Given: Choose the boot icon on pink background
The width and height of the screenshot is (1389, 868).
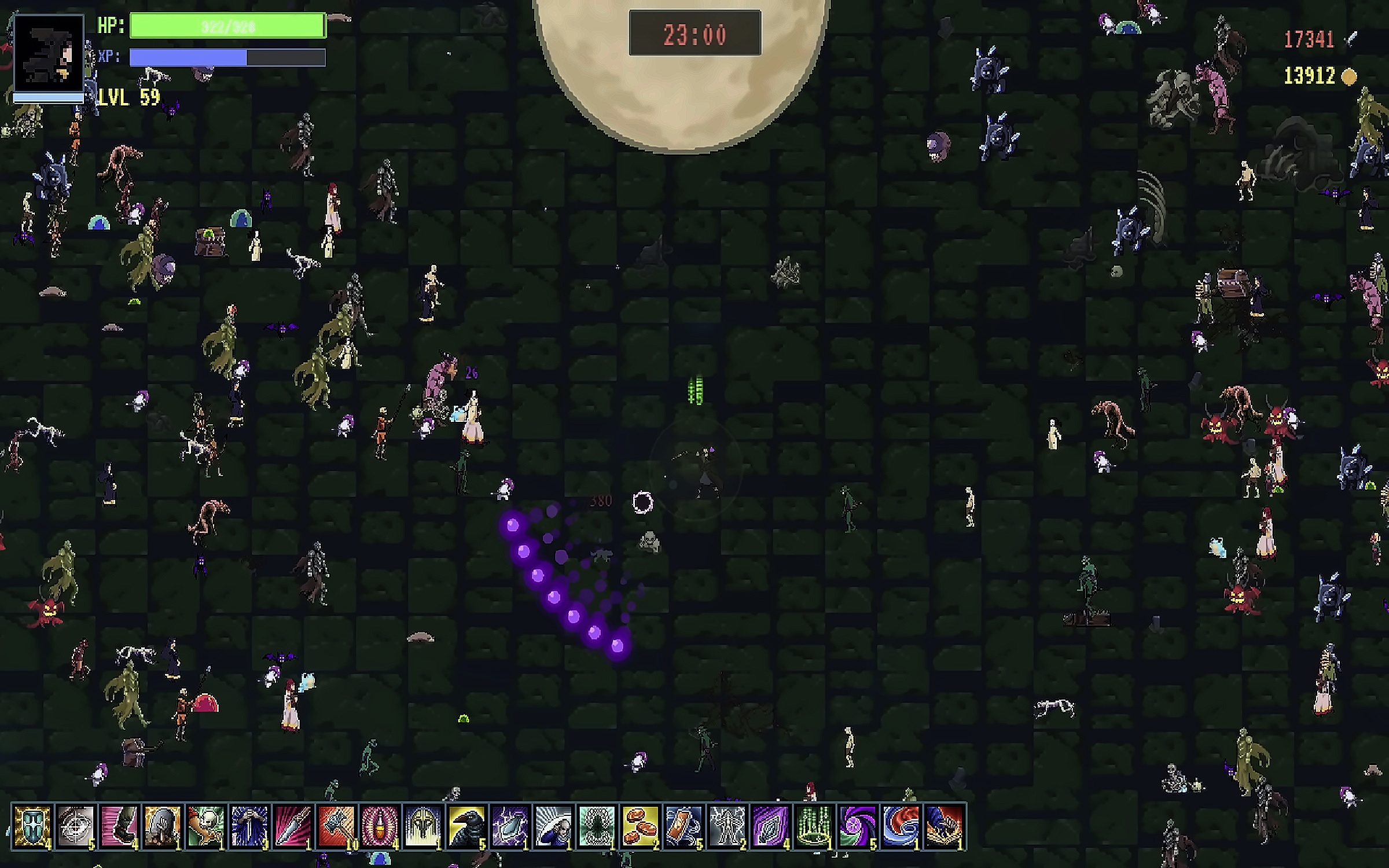Looking at the screenshot, I should 119,826.
